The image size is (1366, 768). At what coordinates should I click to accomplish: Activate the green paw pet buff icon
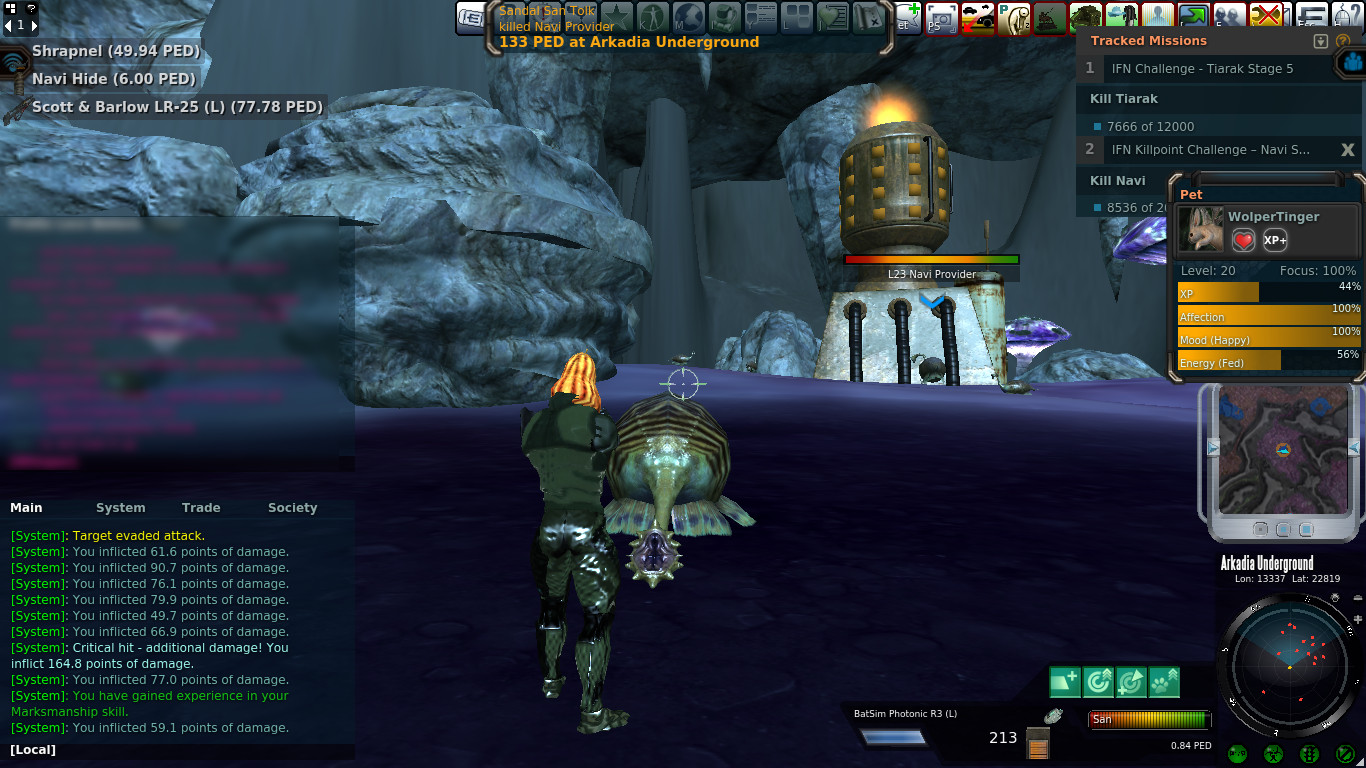[x=1164, y=682]
